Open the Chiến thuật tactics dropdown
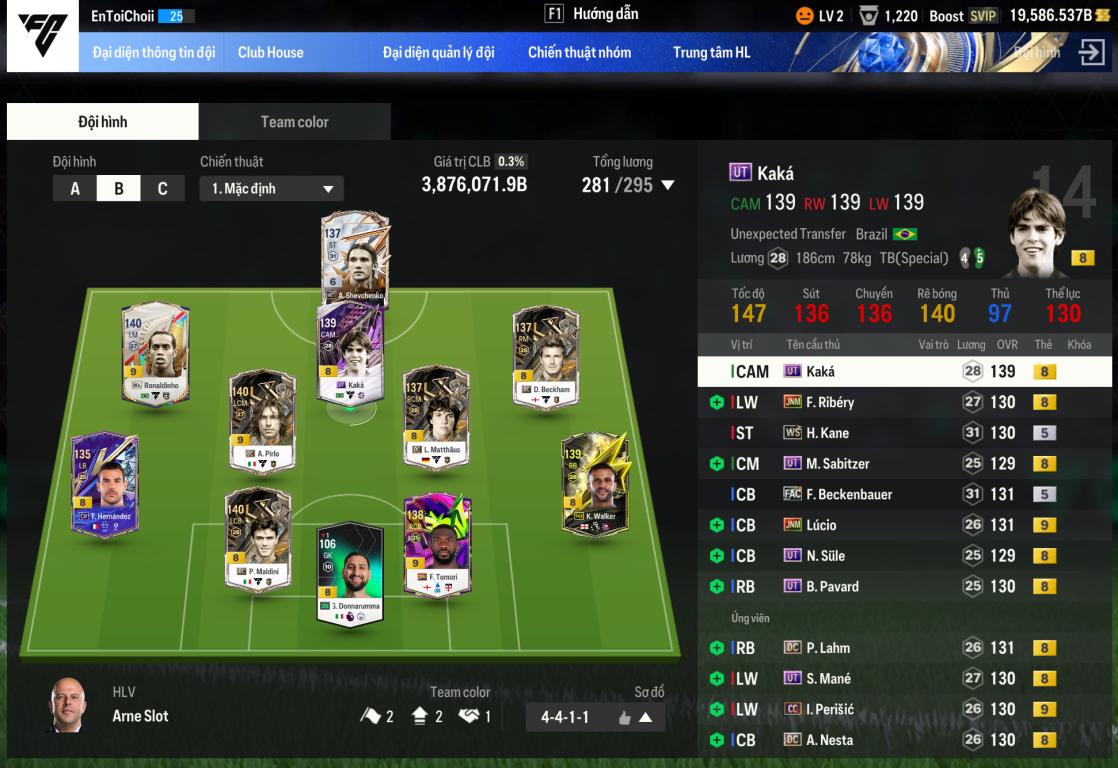This screenshot has height=768, width=1118. (x=271, y=188)
